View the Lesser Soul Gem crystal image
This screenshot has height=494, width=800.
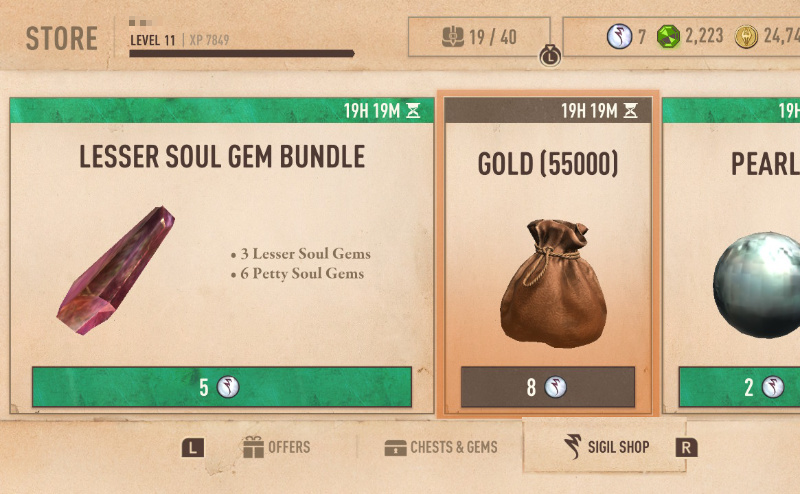(x=116, y=270)
